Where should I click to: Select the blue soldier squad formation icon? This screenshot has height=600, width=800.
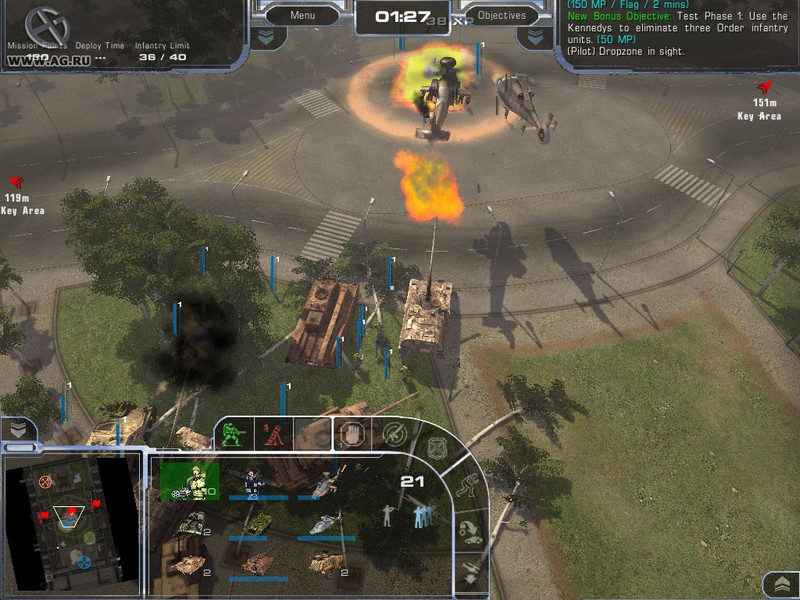421,515
